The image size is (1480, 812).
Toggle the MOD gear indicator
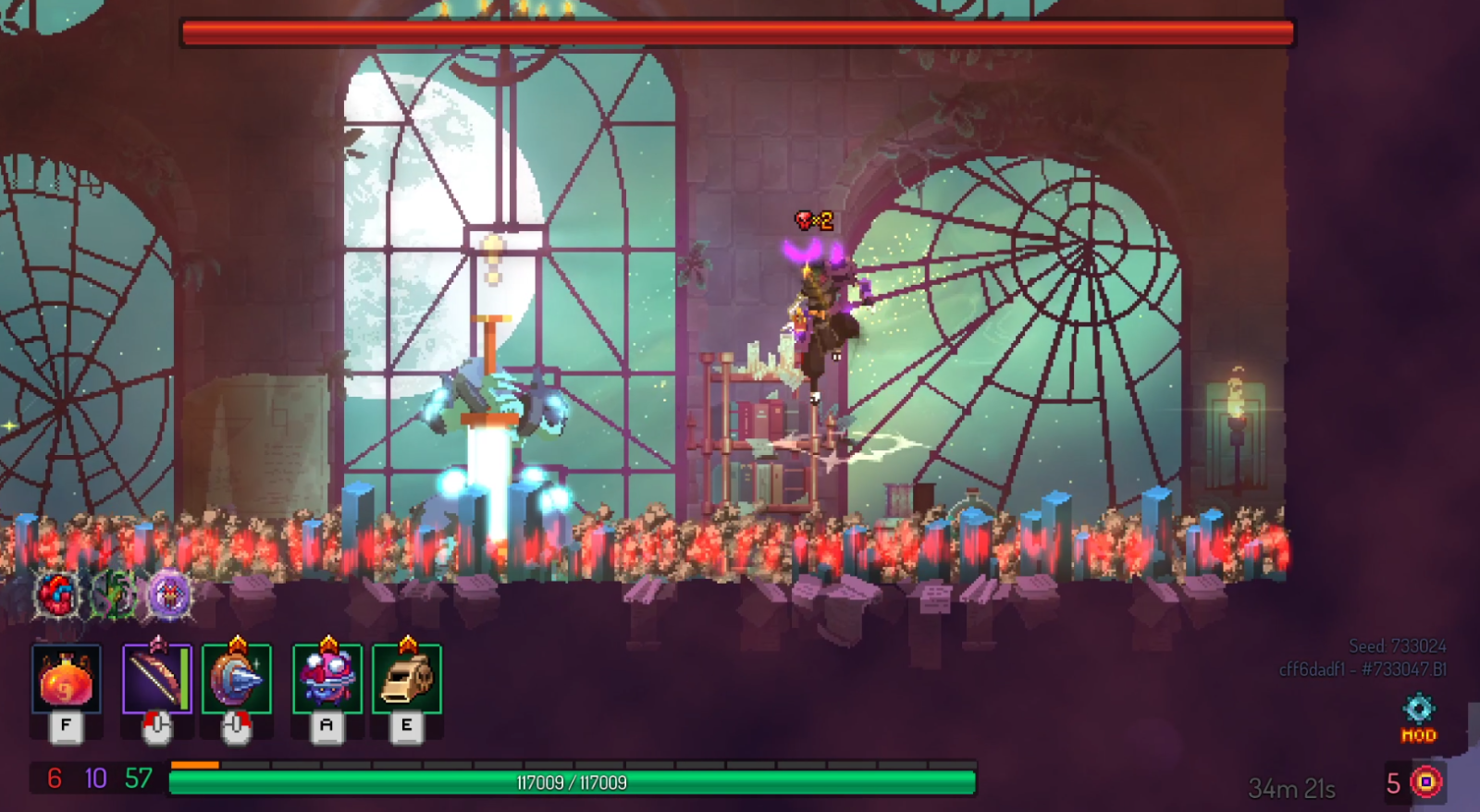1416,721
